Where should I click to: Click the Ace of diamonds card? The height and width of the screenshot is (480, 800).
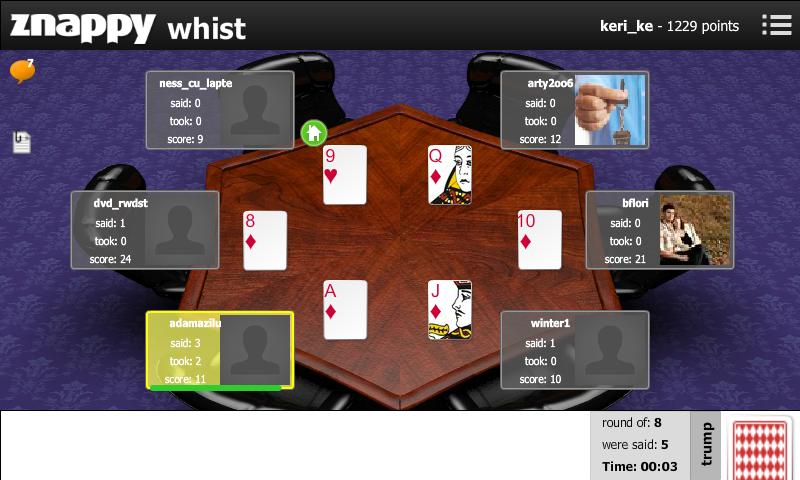345,310
